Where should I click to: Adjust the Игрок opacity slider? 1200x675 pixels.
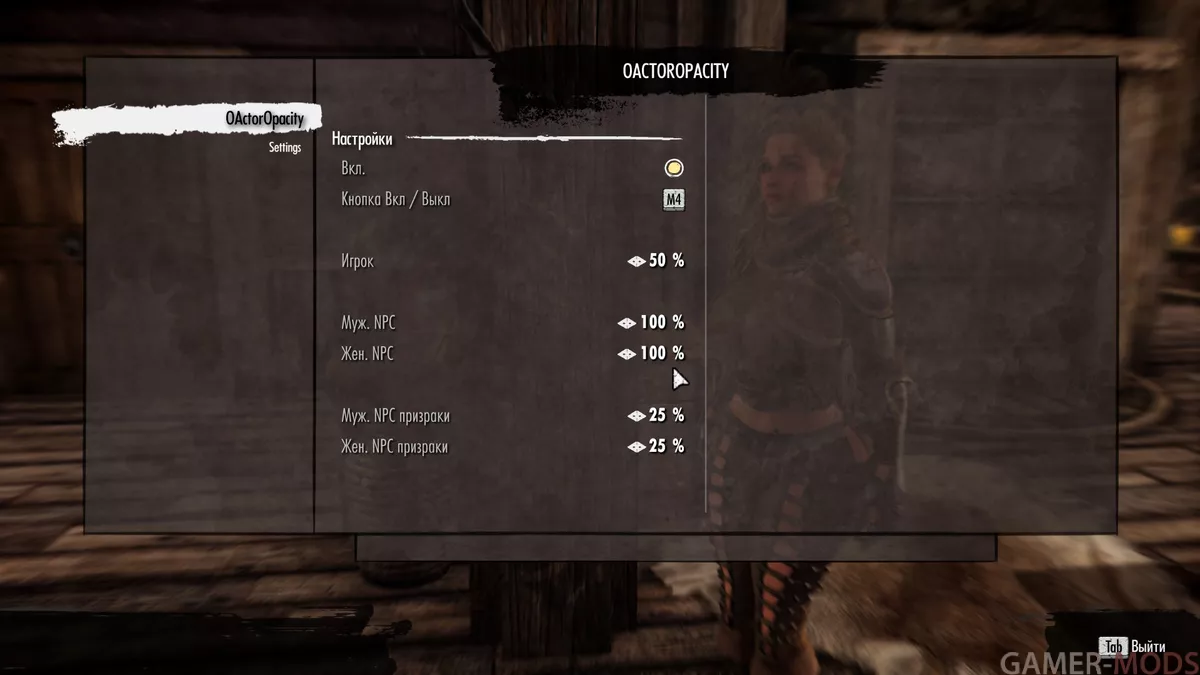coord(657,261)
